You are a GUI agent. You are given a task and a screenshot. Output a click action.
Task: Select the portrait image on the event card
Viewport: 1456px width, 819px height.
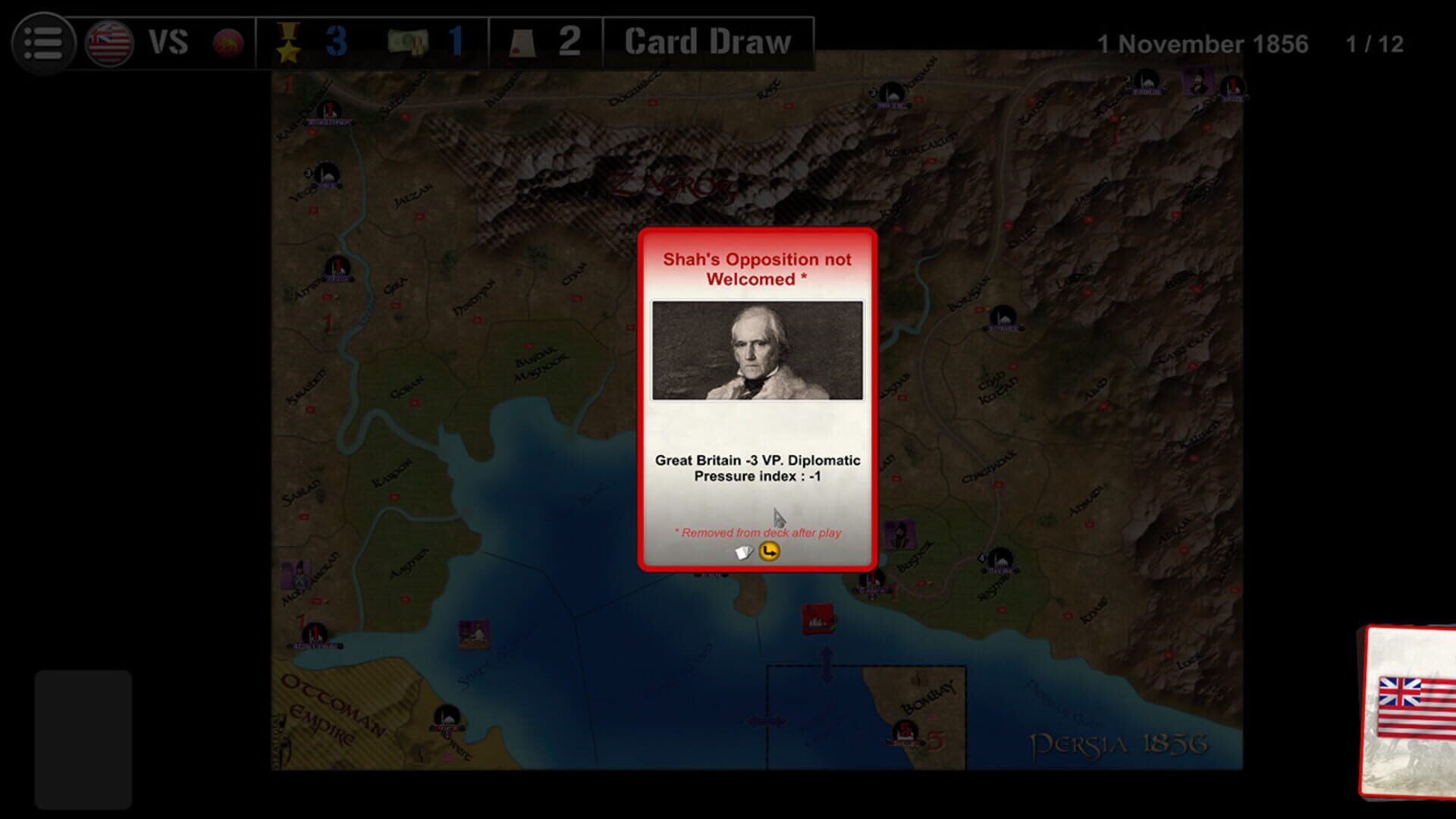click(758, 350)
